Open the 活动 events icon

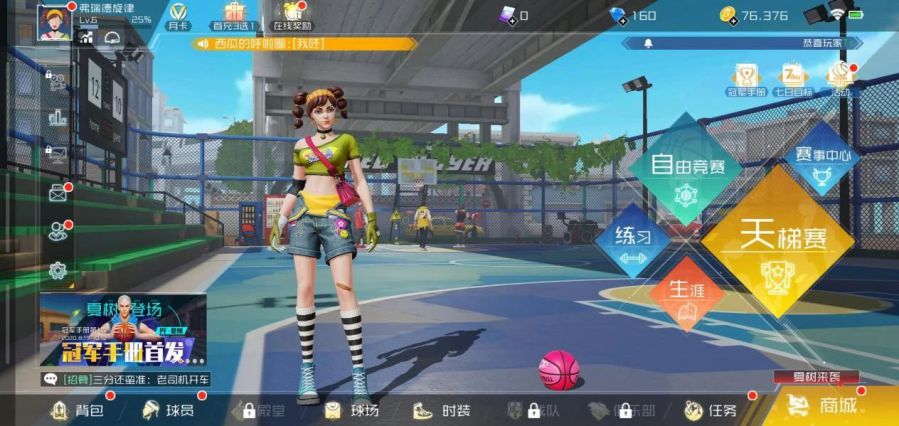tap(839, 79)
